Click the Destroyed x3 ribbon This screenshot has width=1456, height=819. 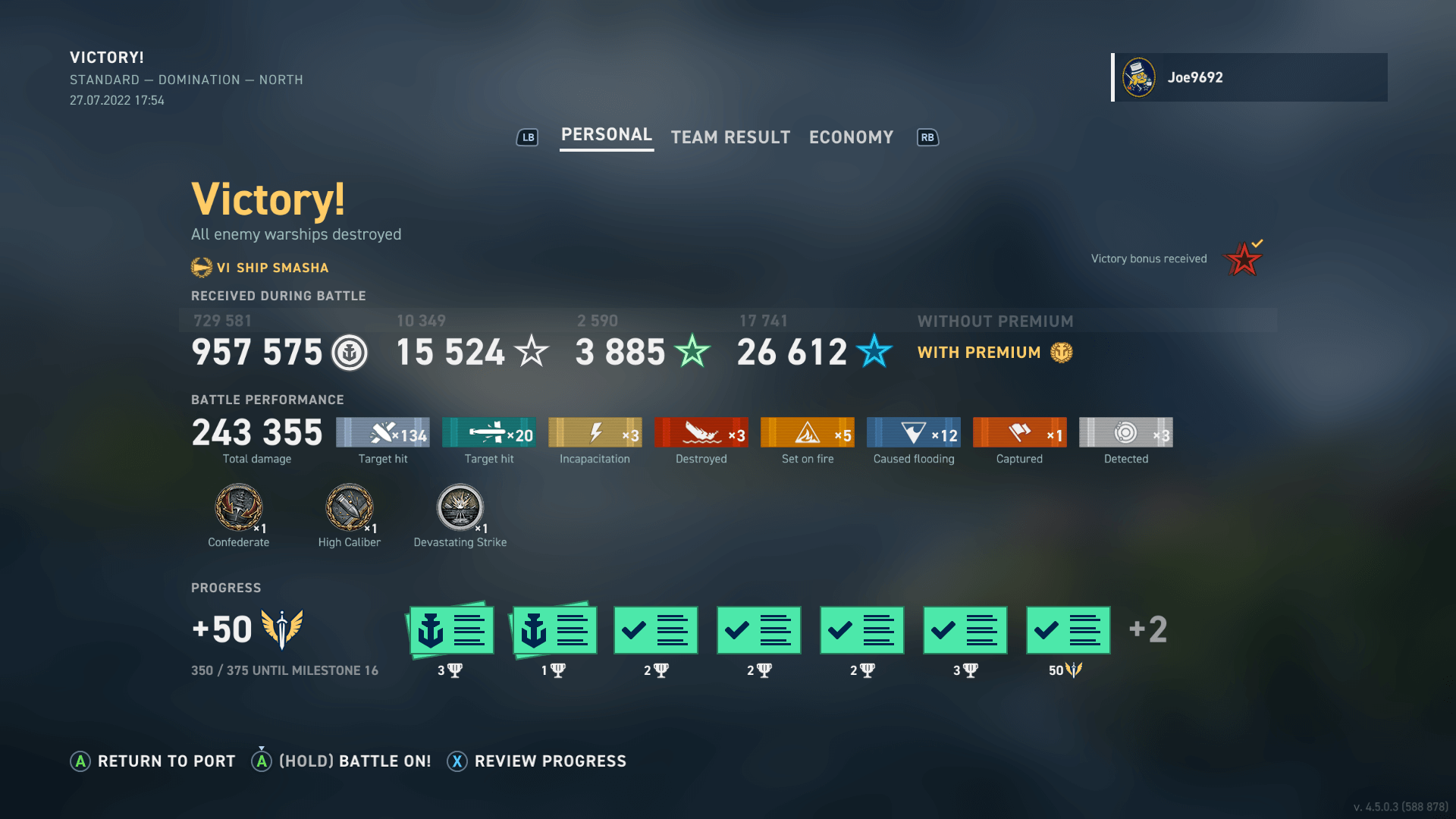click(x=701, y=432)
